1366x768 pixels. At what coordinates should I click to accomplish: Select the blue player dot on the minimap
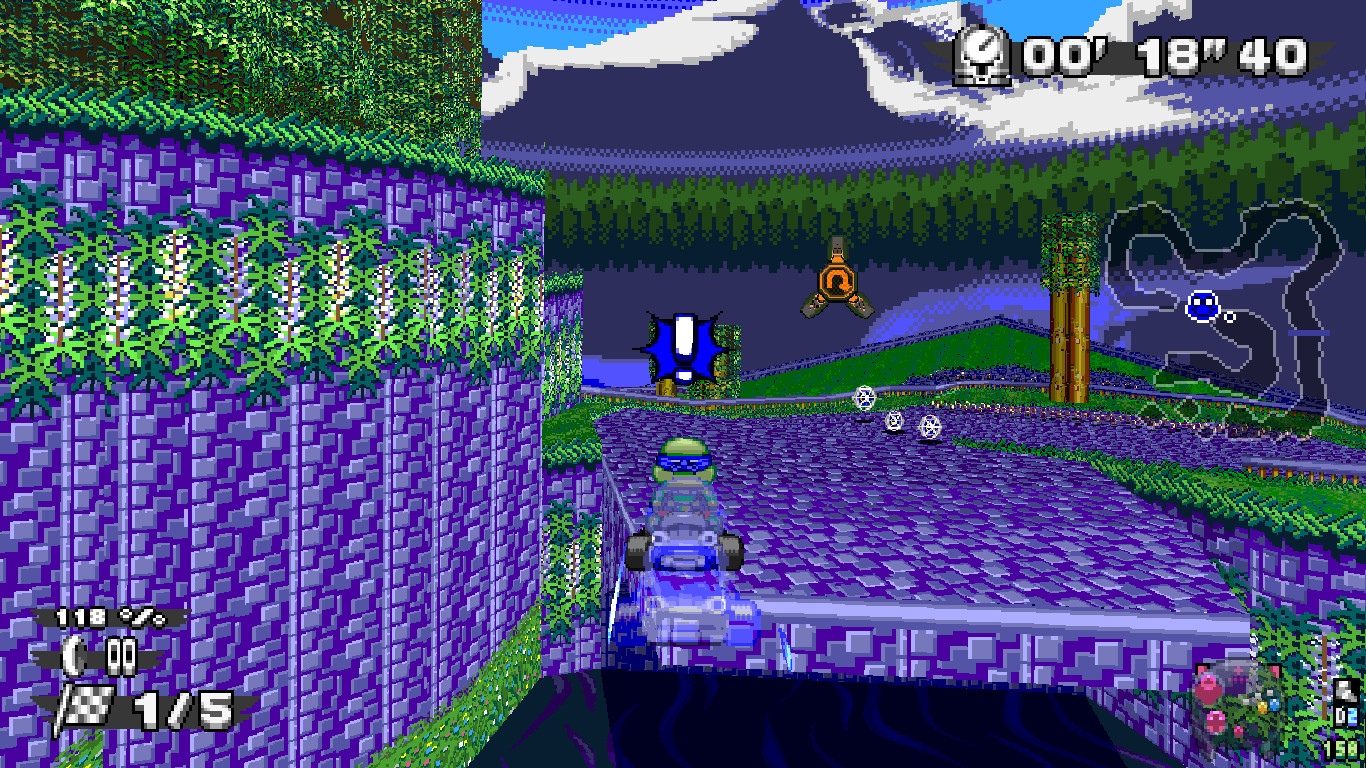click(x=1202, y=307)
